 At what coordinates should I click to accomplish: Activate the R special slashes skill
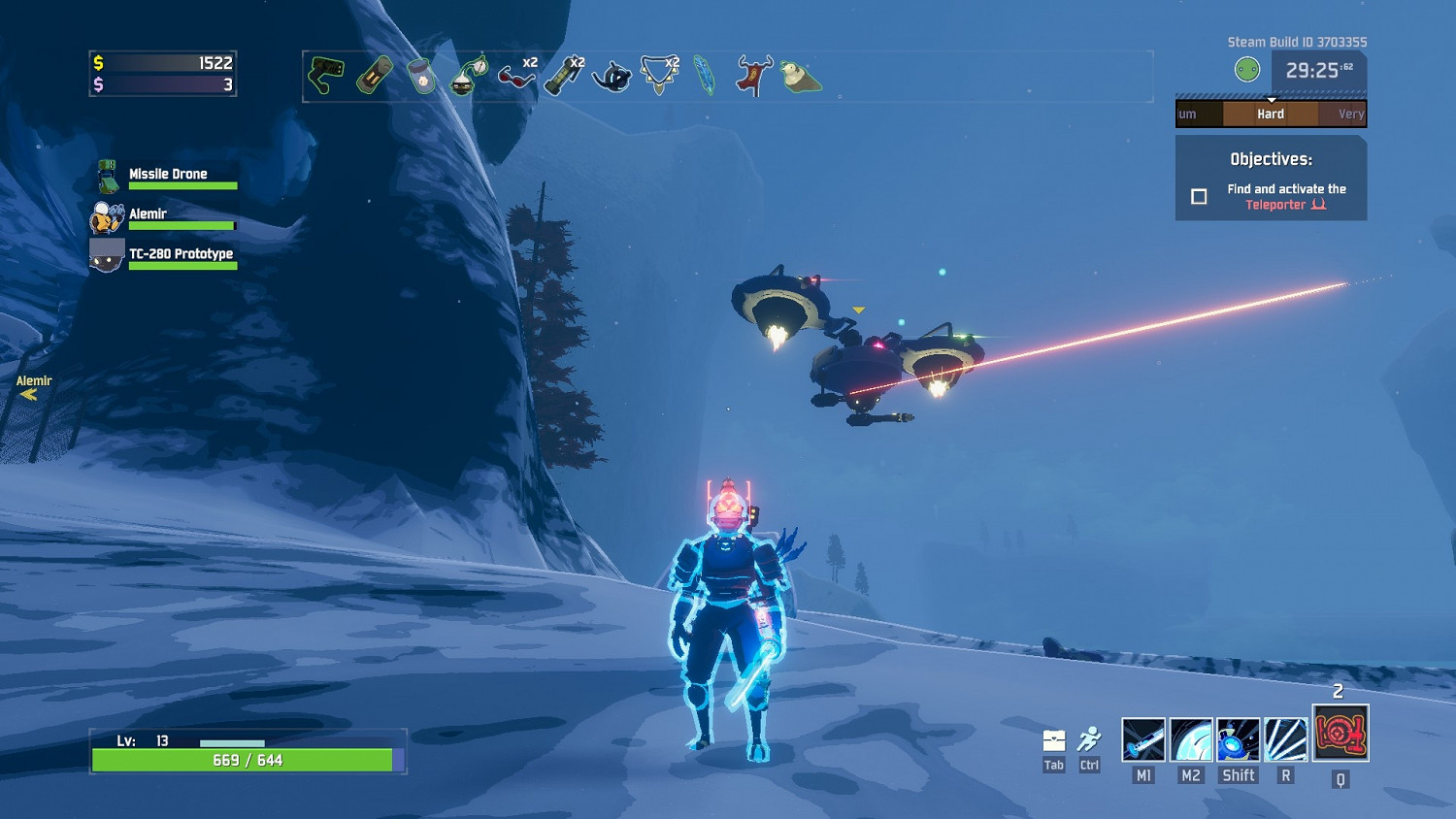tap(1286, 739)
